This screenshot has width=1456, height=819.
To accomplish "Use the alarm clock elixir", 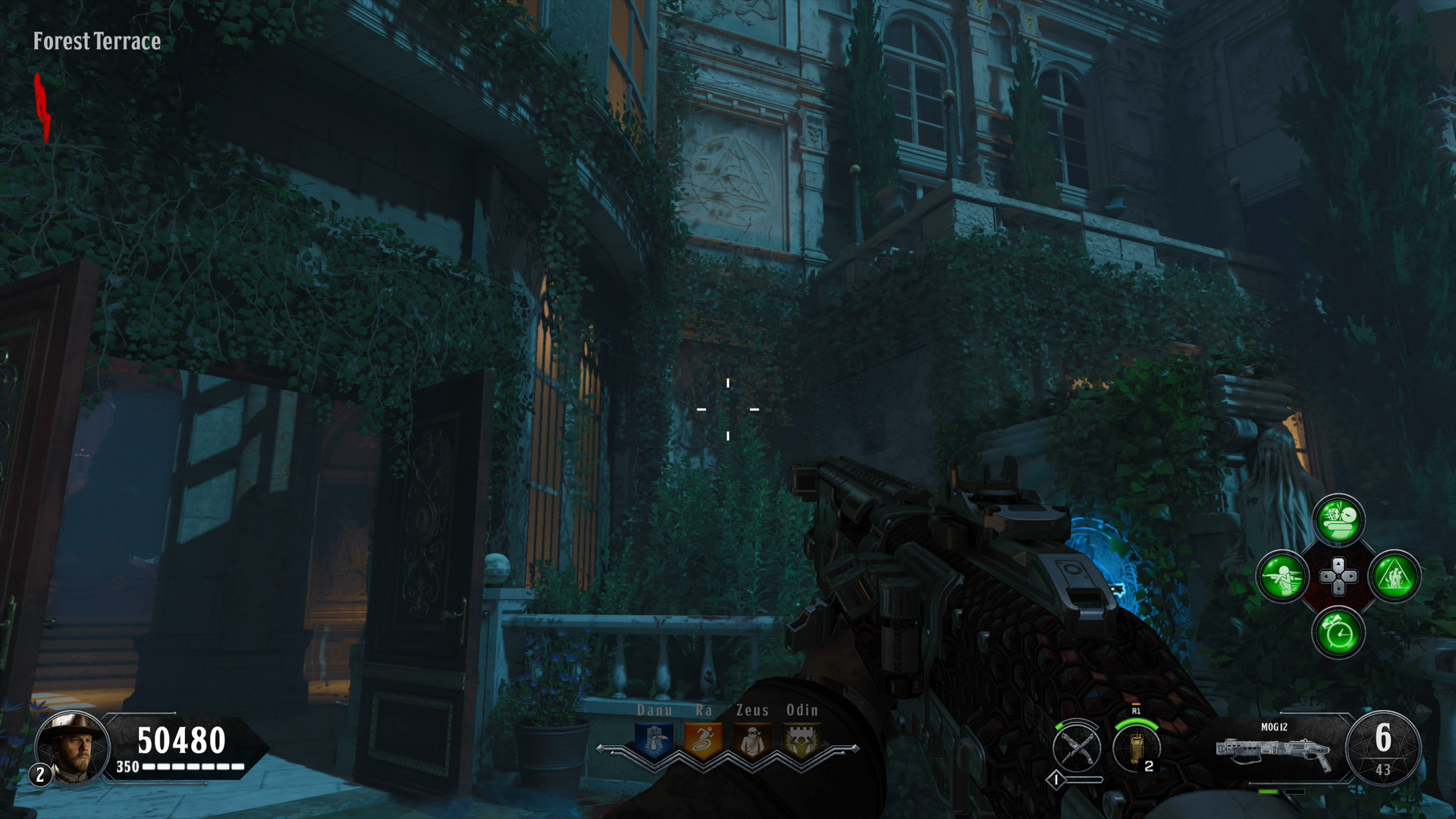I will pyautogui.click(x=1338, y=632).
